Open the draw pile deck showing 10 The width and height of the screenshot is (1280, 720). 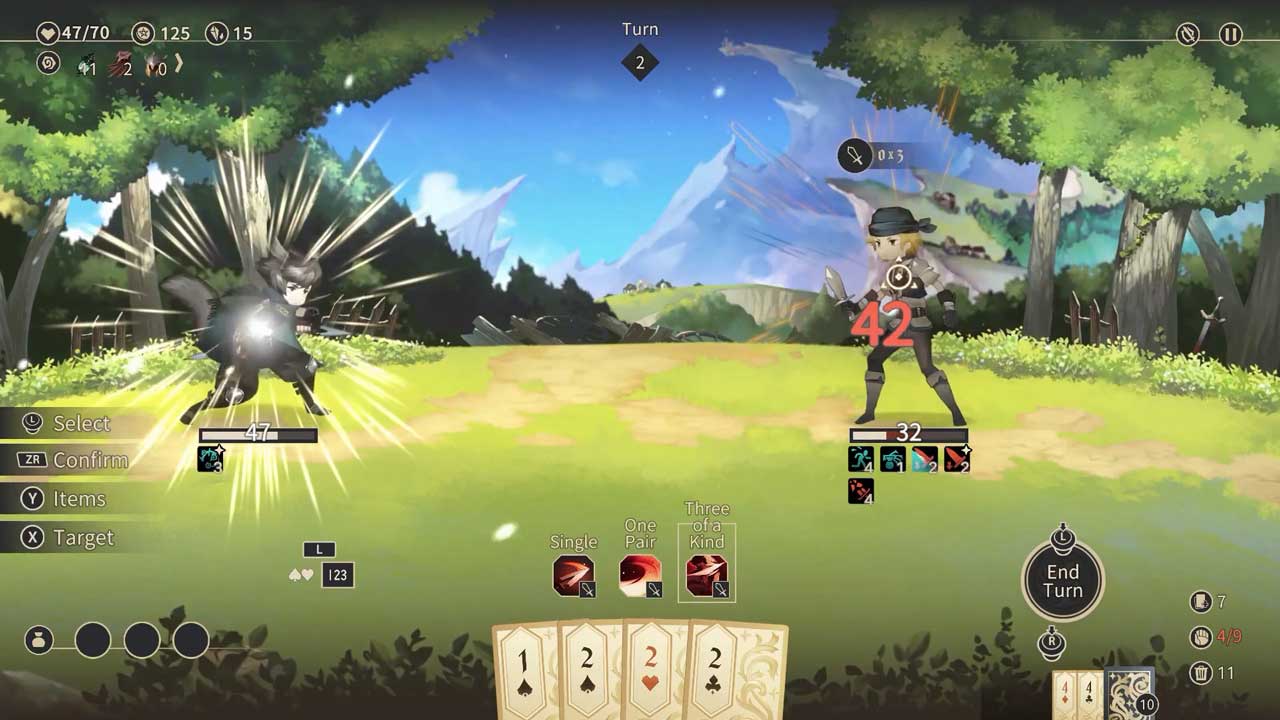[1128, 694]
